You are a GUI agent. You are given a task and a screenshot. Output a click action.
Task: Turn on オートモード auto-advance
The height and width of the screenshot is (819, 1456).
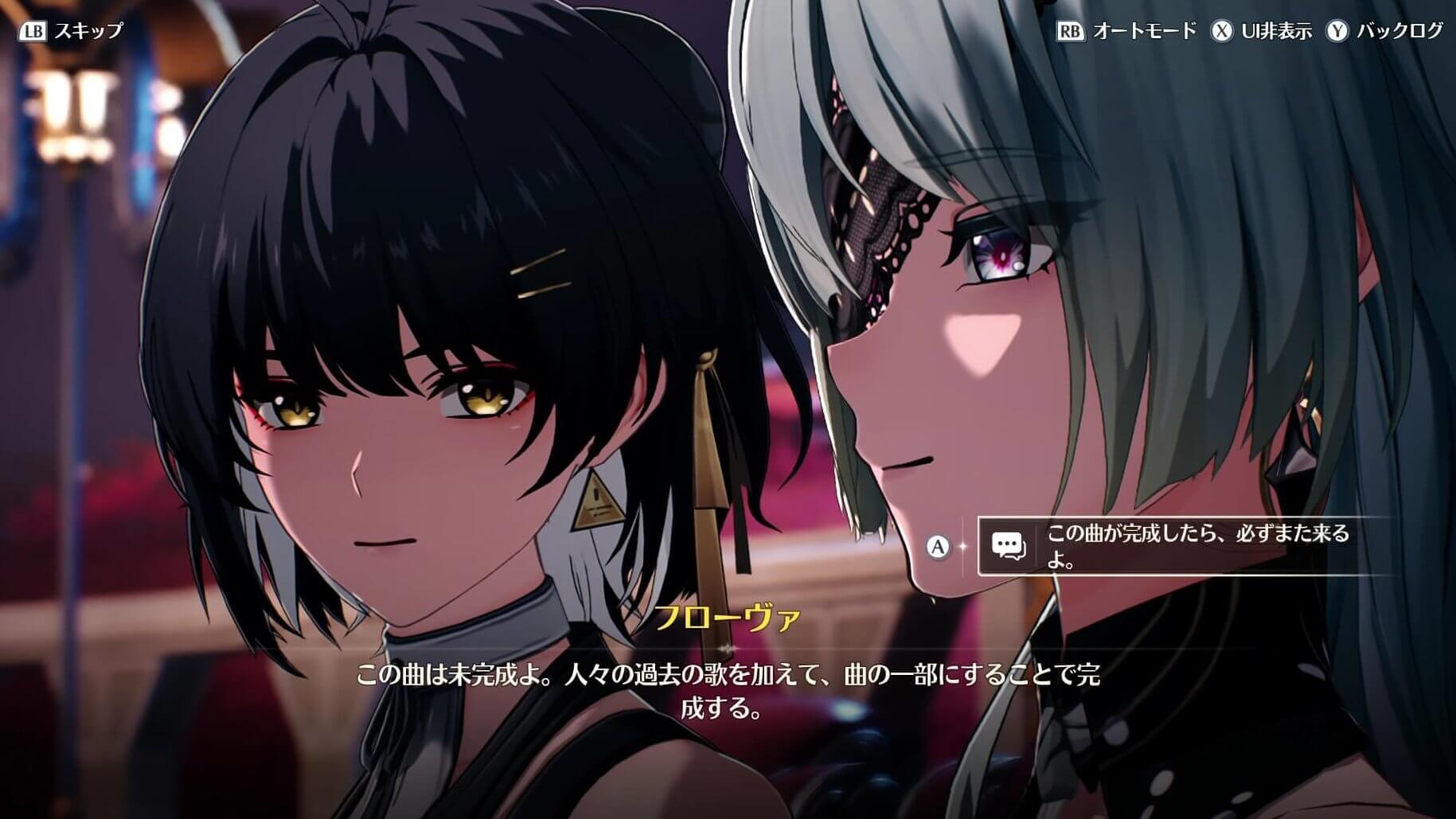pos(1127,31)
